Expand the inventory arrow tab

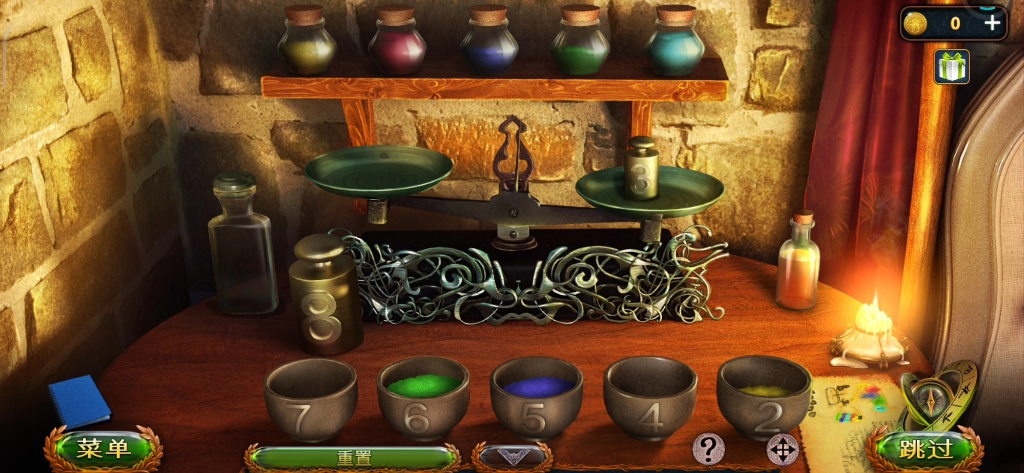(x=511, y=458)
